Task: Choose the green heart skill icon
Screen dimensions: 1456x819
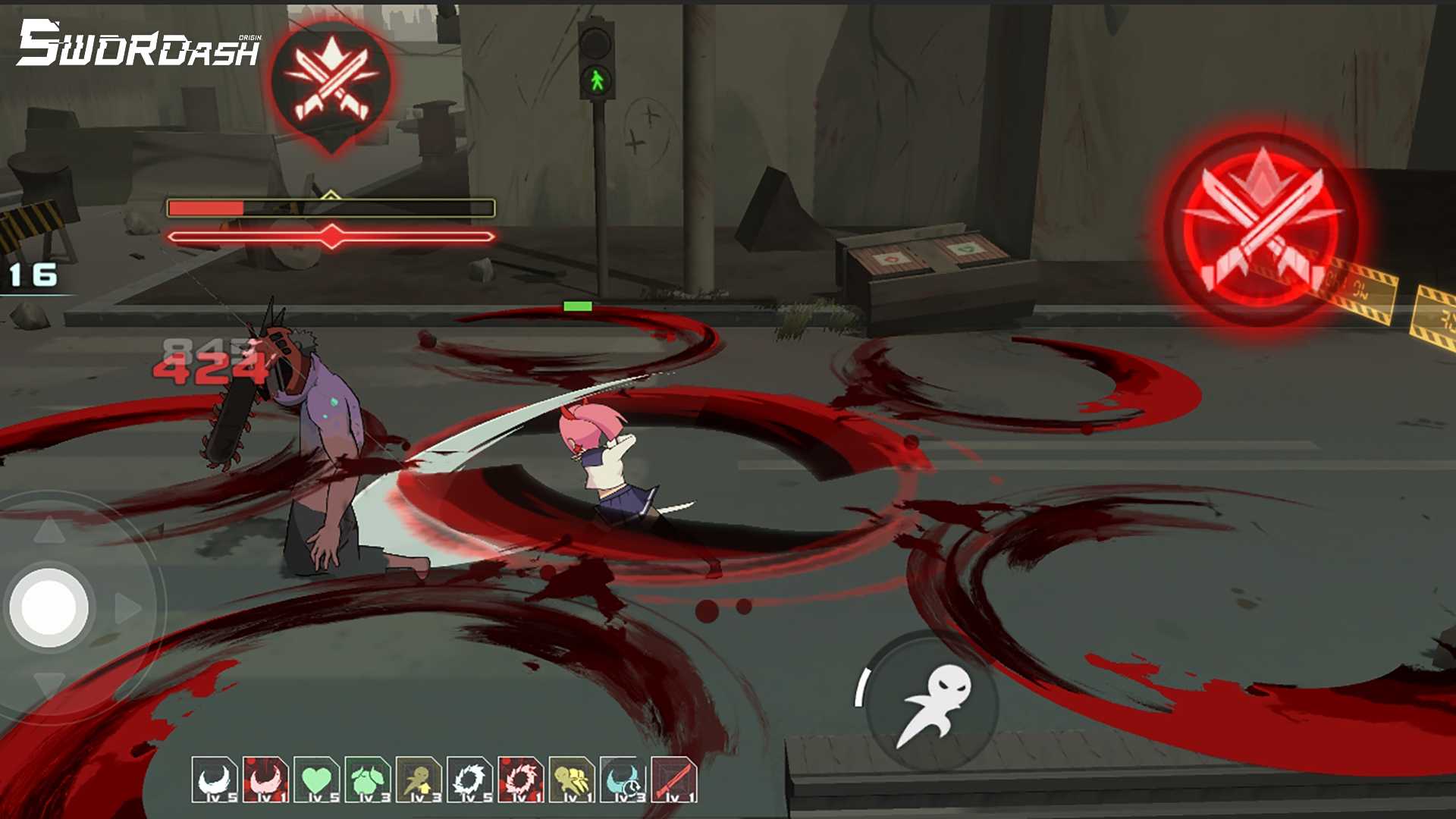Action: coord(316,780)
